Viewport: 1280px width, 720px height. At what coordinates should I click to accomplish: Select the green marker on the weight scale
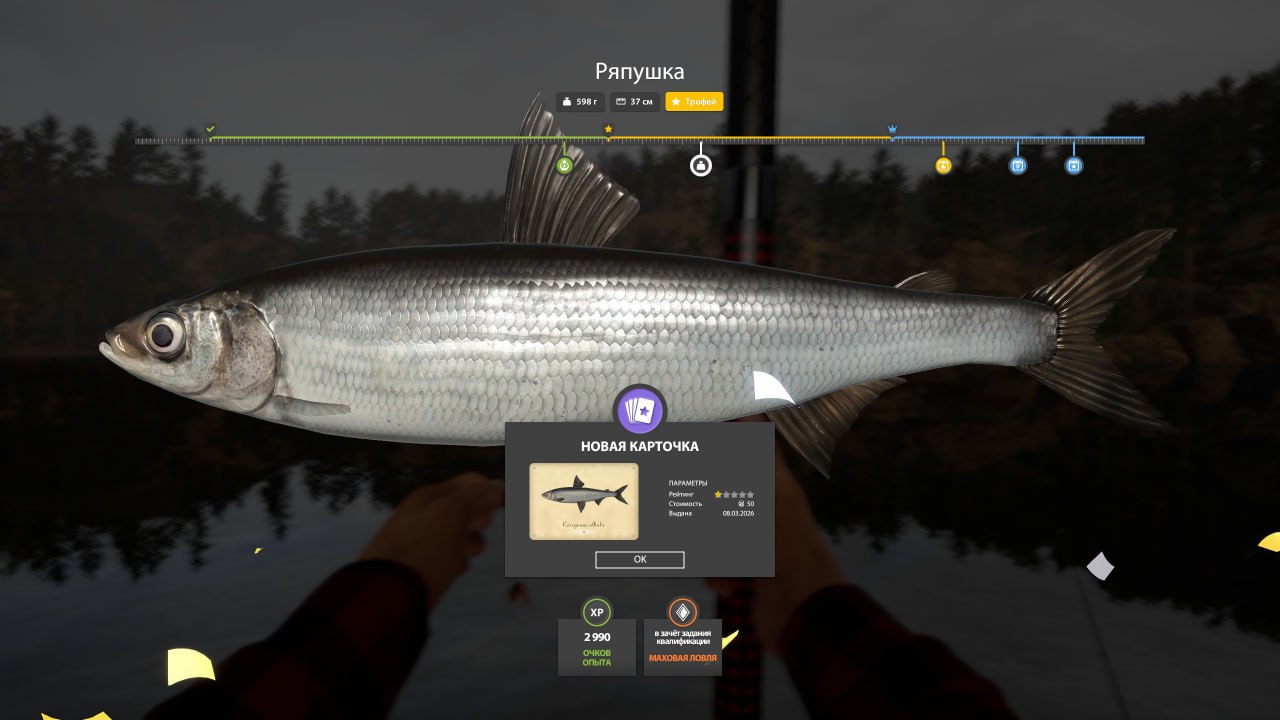tap(564, 165)
